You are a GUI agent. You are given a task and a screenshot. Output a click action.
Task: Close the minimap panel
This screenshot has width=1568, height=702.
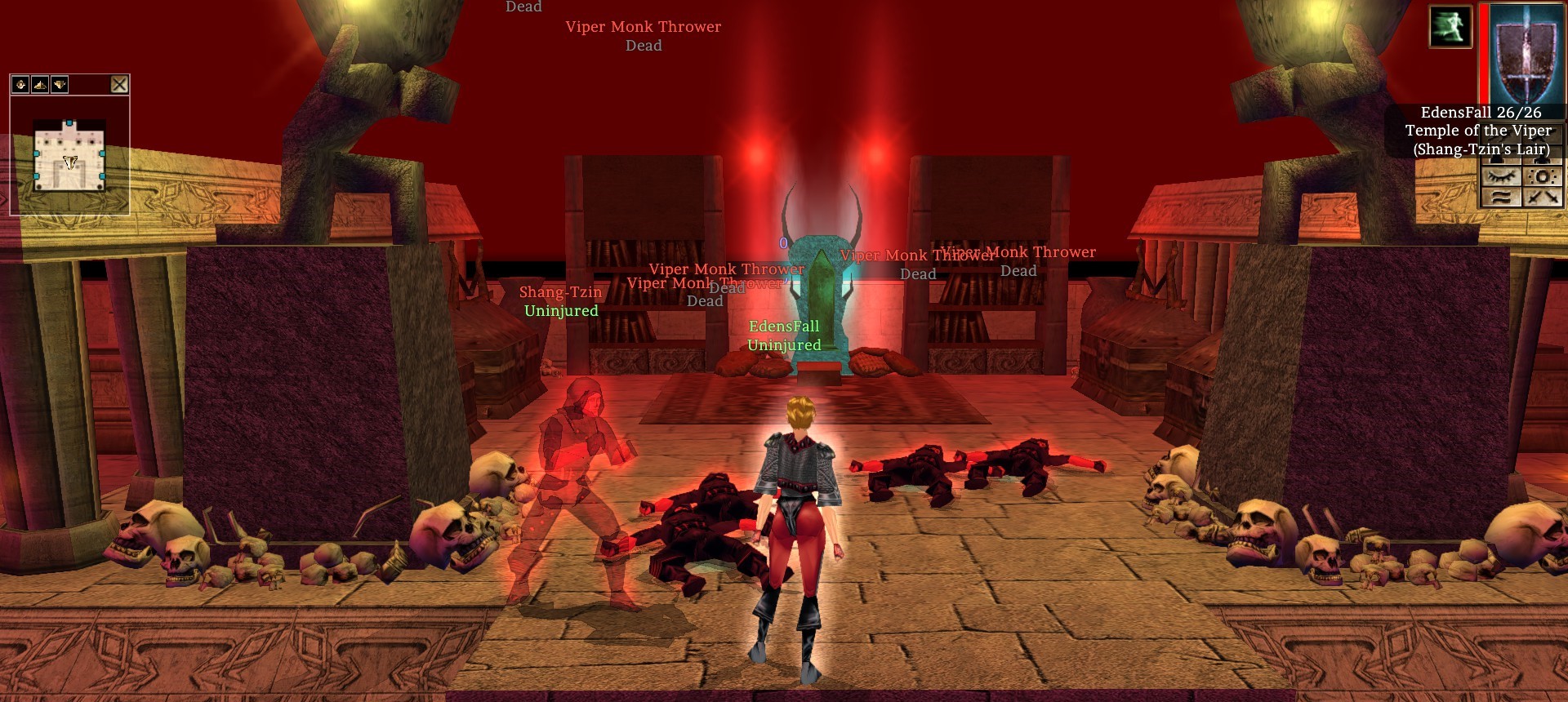coord(119,84)
